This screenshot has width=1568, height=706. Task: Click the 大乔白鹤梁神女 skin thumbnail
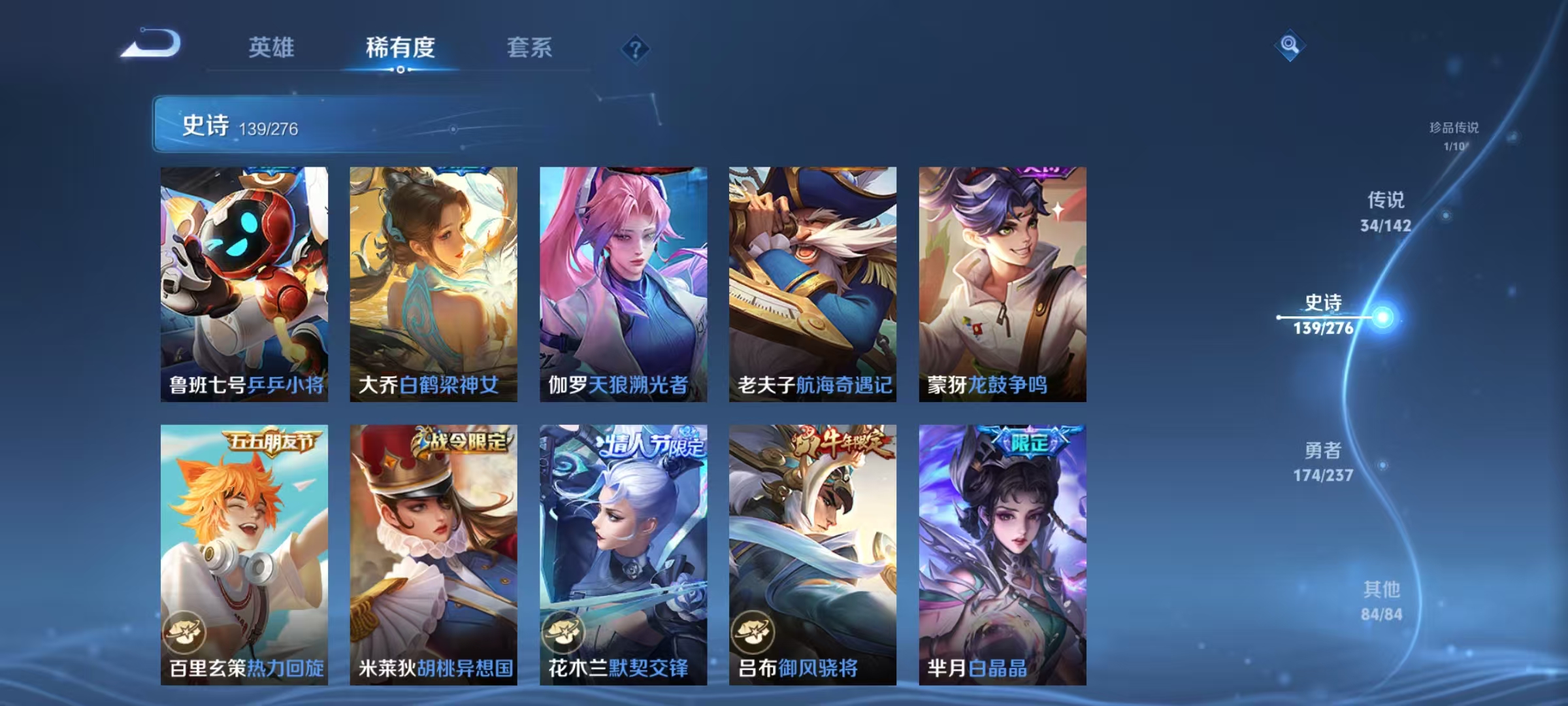[433, 281]
